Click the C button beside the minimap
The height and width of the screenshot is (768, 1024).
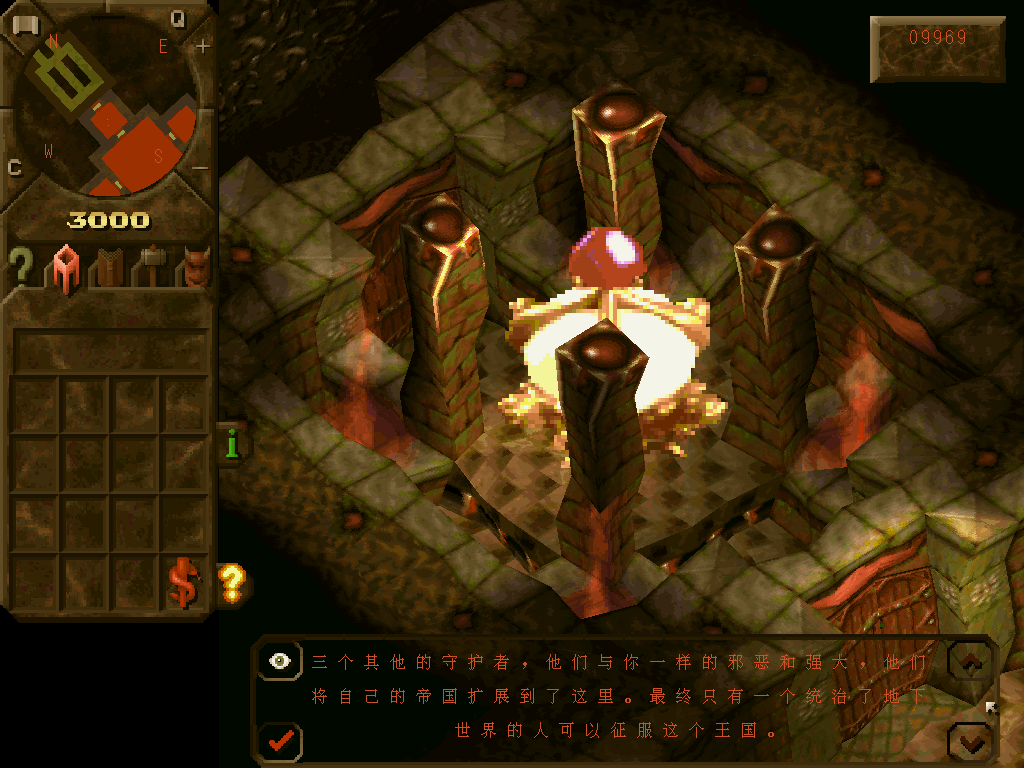point(15,167)
